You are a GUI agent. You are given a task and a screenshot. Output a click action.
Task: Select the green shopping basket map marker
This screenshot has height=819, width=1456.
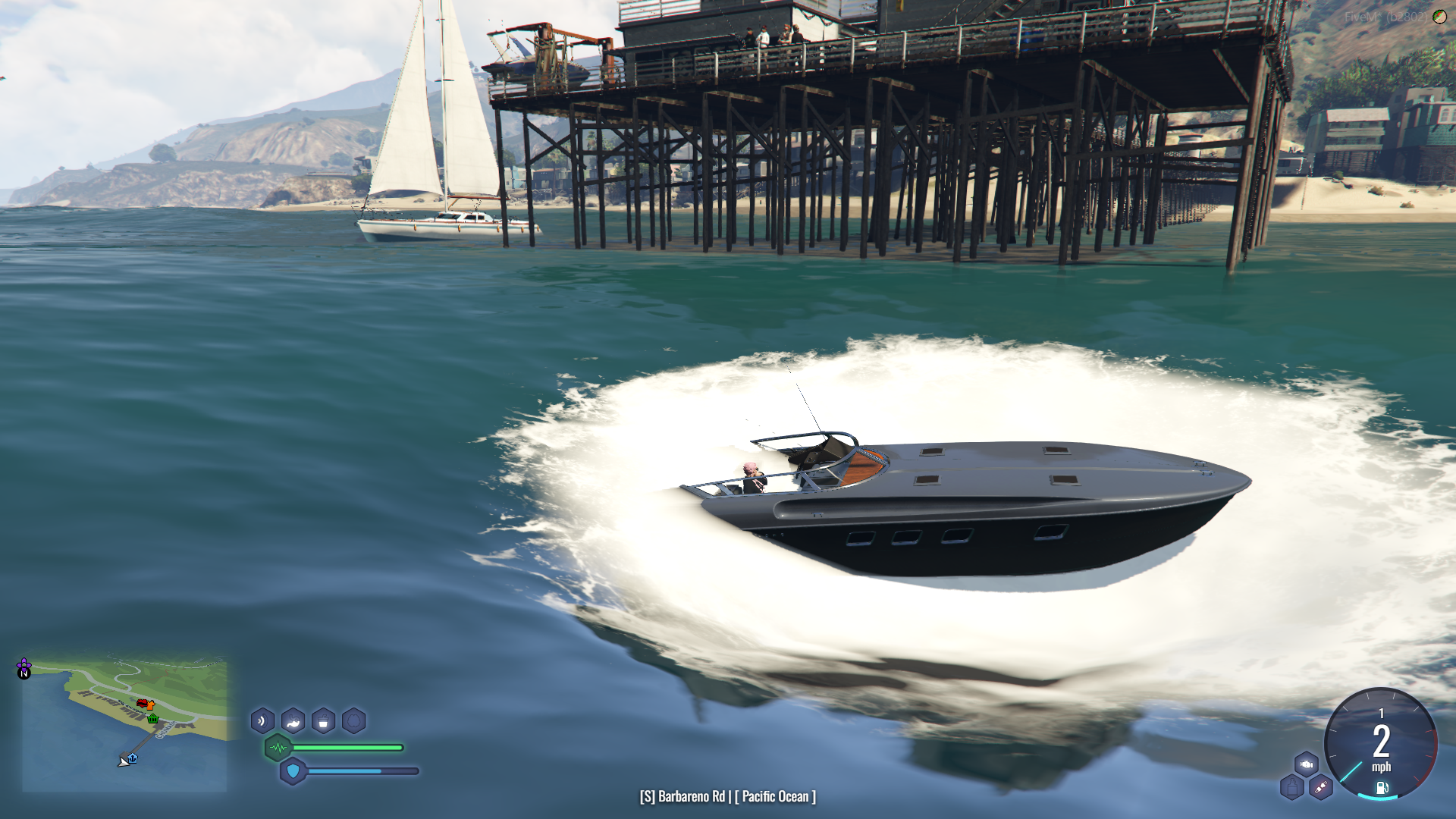[153, 718]
